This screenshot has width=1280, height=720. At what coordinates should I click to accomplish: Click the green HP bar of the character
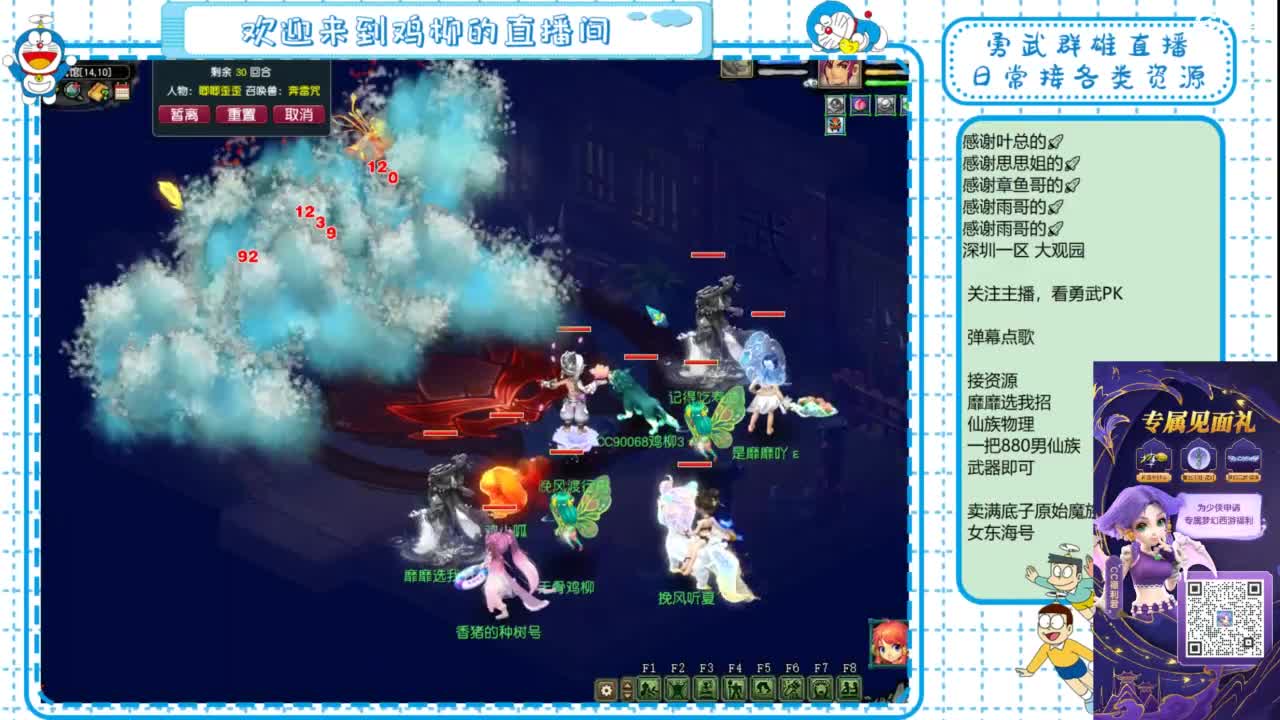click(x=885, y=82)
